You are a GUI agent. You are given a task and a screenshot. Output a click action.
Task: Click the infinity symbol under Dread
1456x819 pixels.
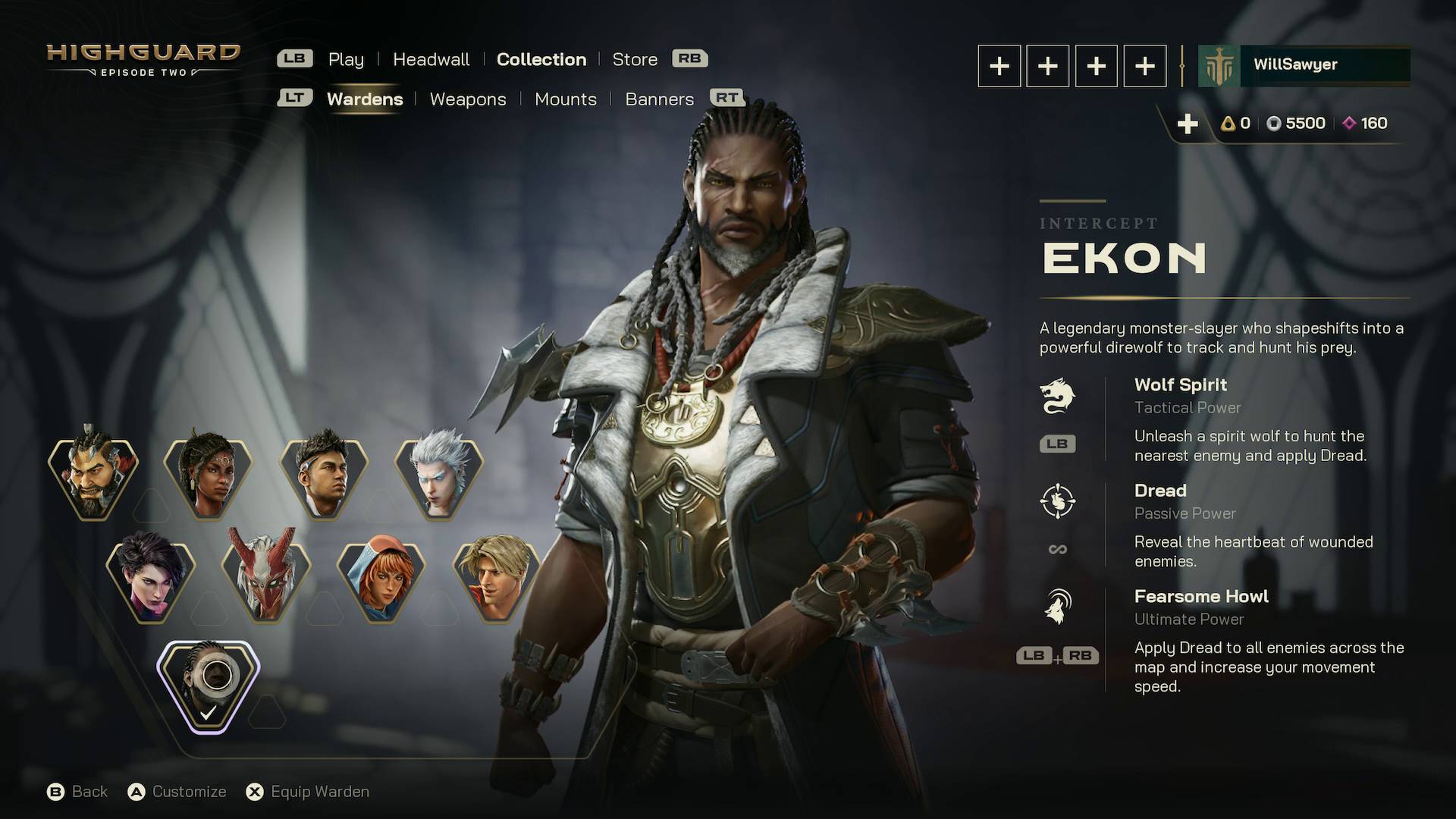point(1058,549)
